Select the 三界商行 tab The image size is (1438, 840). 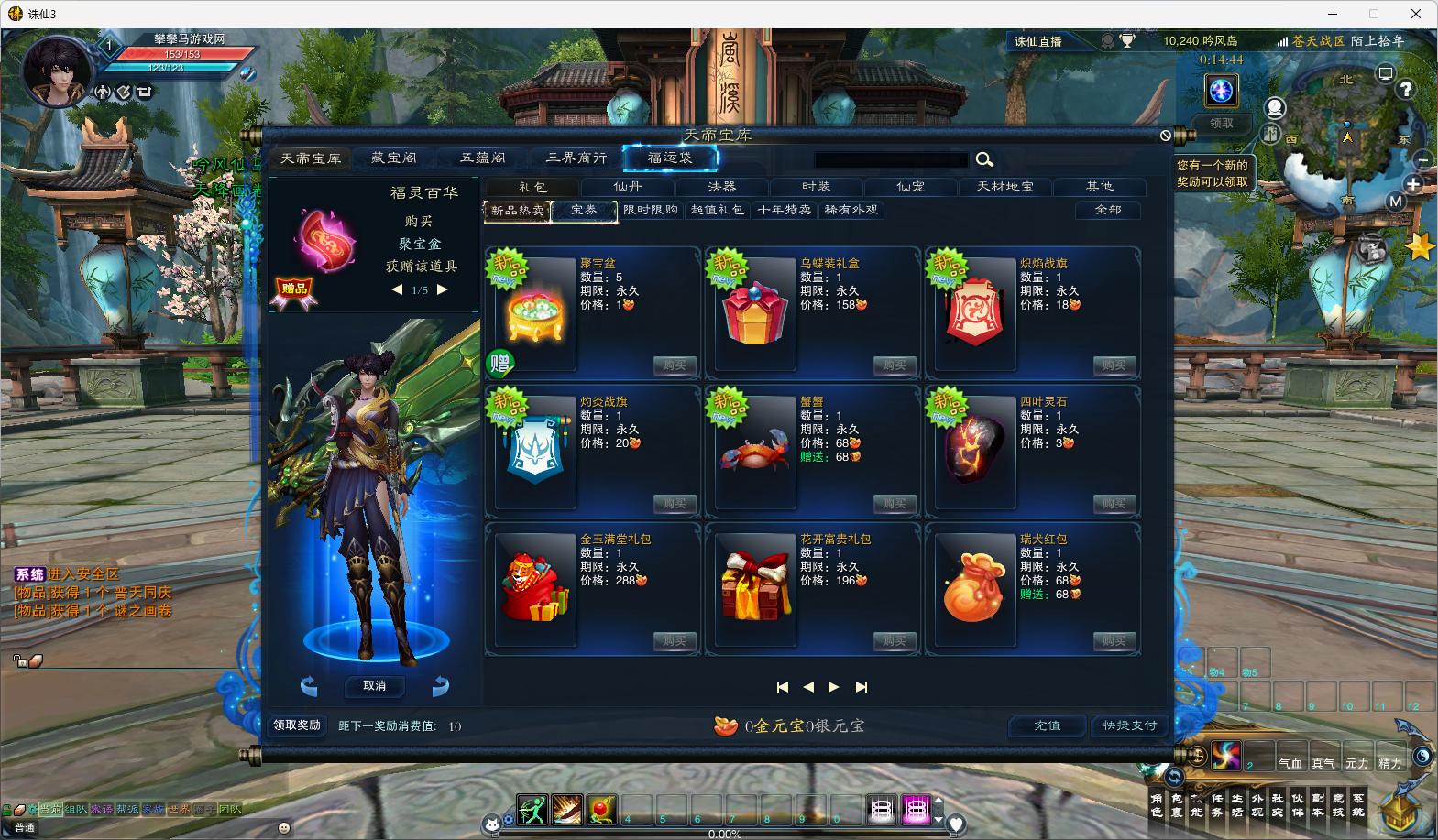(x=576, y=158)
